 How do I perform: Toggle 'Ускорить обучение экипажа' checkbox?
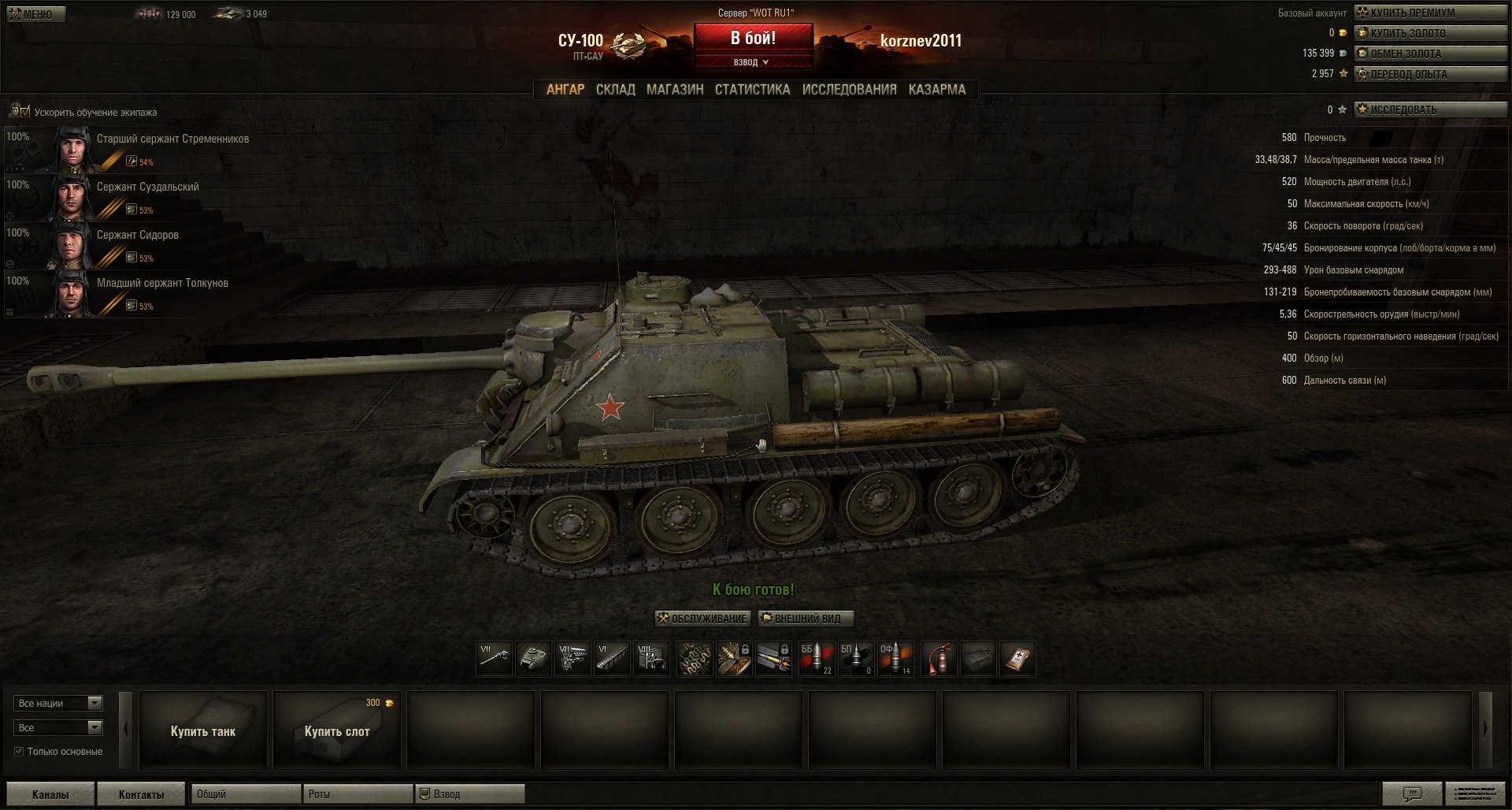click(25, 112)
